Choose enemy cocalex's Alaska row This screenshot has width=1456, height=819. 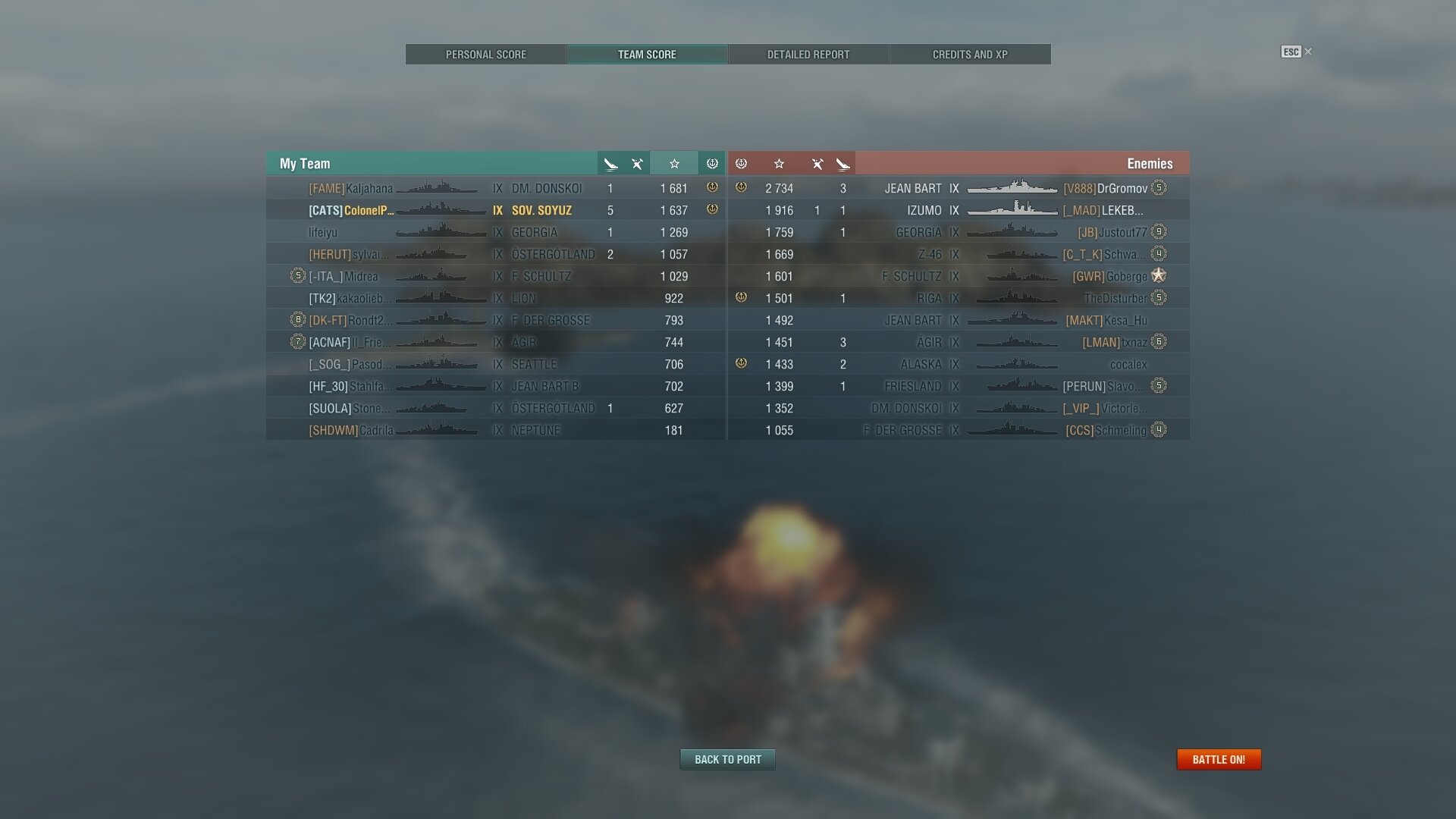(x=959, y=364)
